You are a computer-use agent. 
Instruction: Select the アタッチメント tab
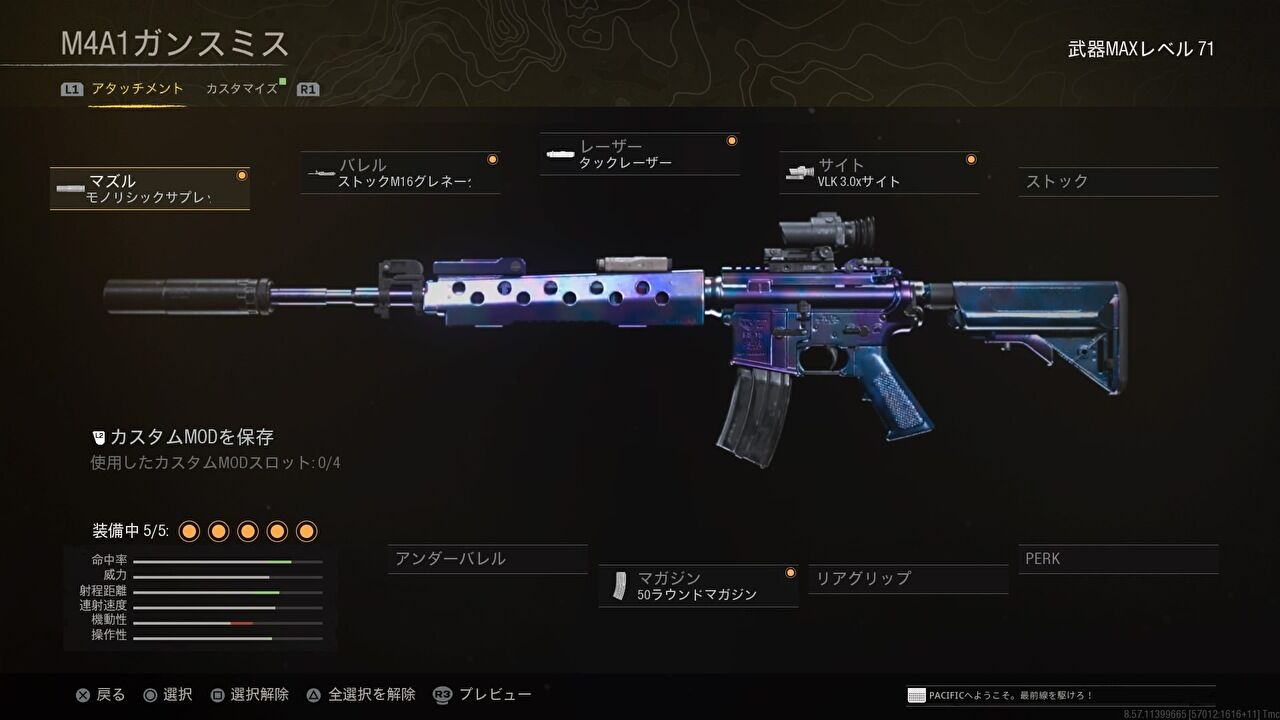(x=136, y=88)
